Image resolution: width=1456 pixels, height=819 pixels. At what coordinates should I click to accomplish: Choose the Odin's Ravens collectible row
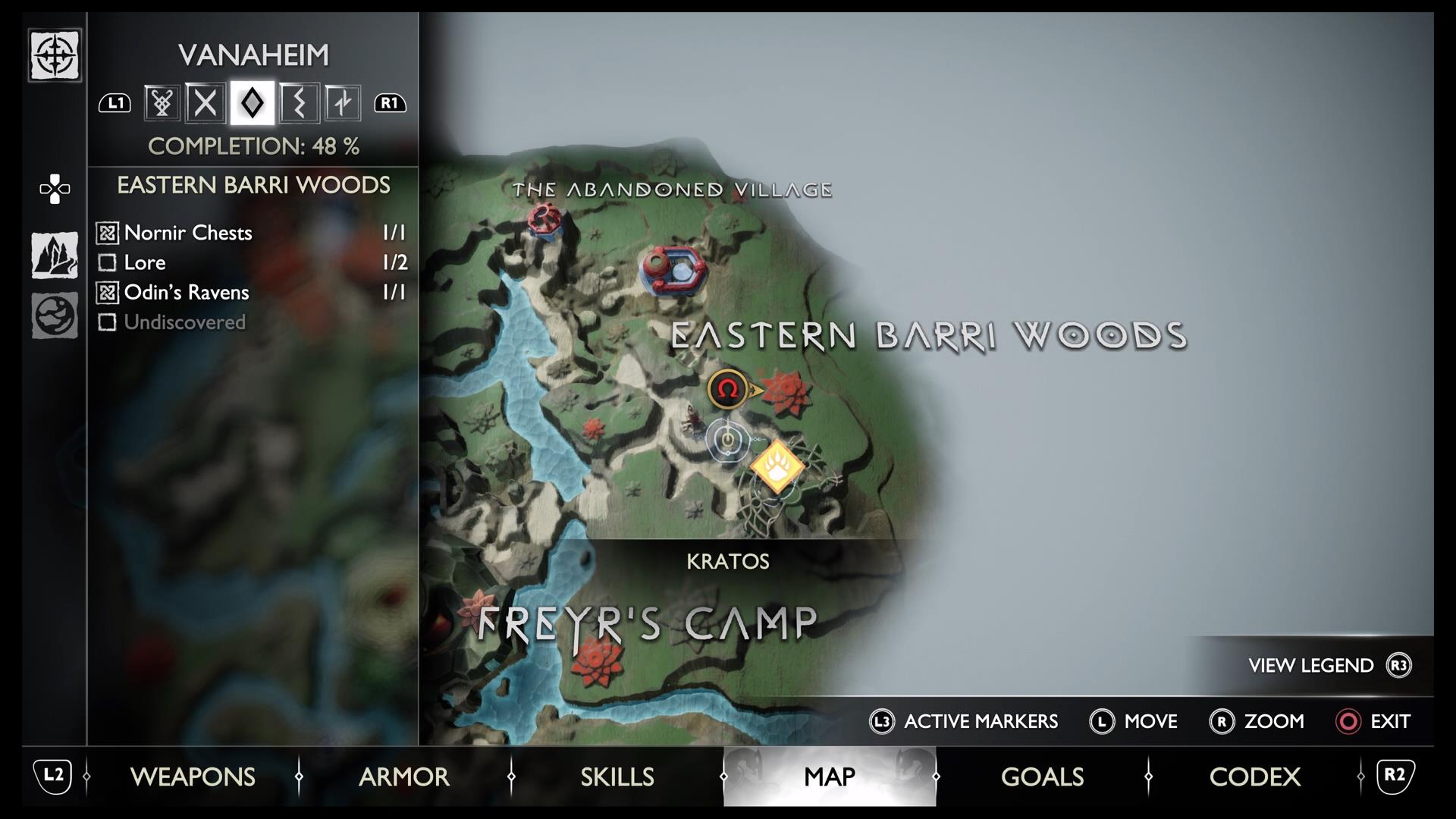tap(253, 292)
